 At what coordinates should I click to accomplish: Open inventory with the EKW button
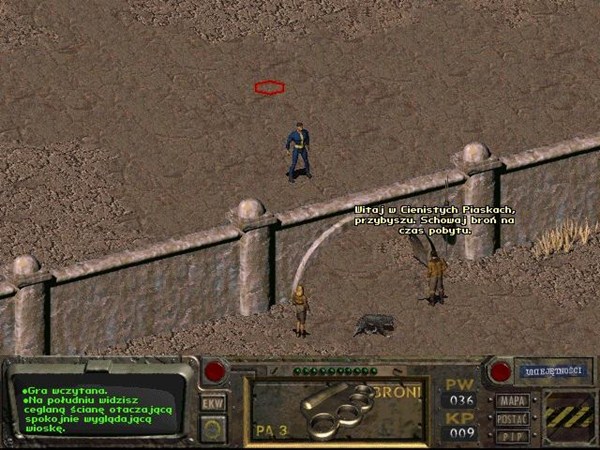coord(213,402)
